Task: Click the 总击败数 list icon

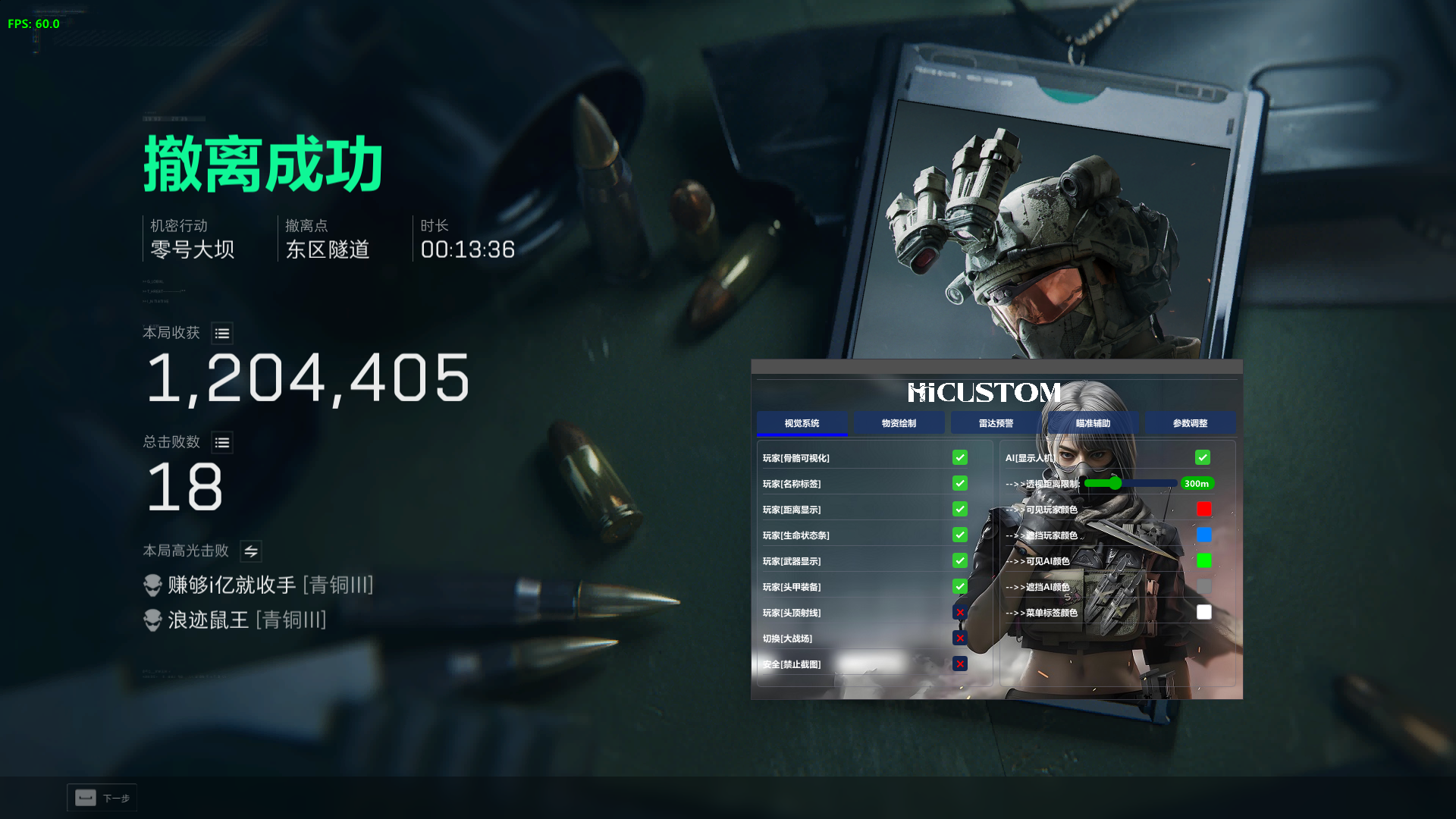Action: pyautogui.click(x=221, y=442)
